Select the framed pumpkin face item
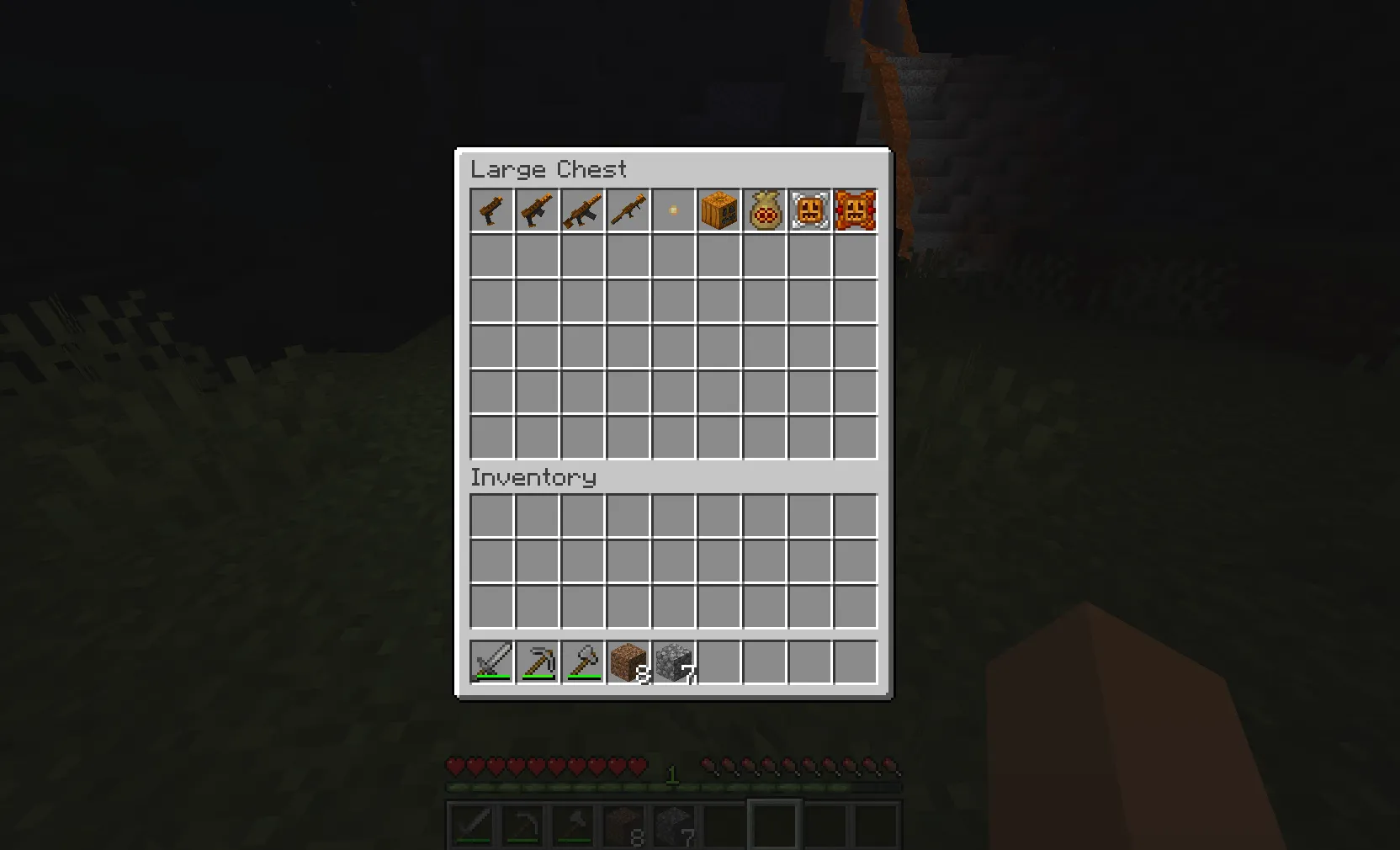The height and width of the screenshot is (850, 1400). click(x=809, y=210)
